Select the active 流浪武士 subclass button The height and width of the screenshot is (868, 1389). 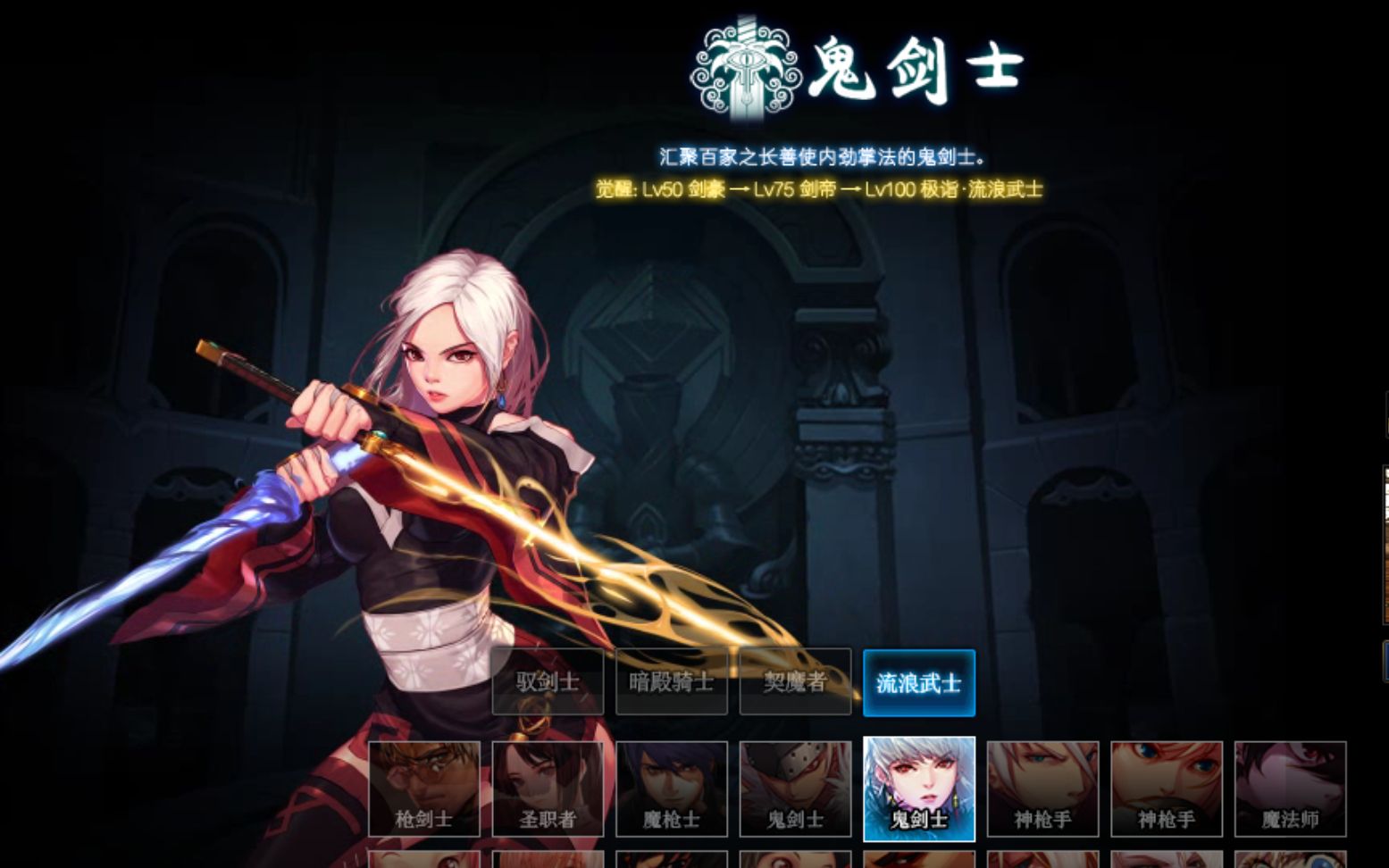tap(918, 681)
